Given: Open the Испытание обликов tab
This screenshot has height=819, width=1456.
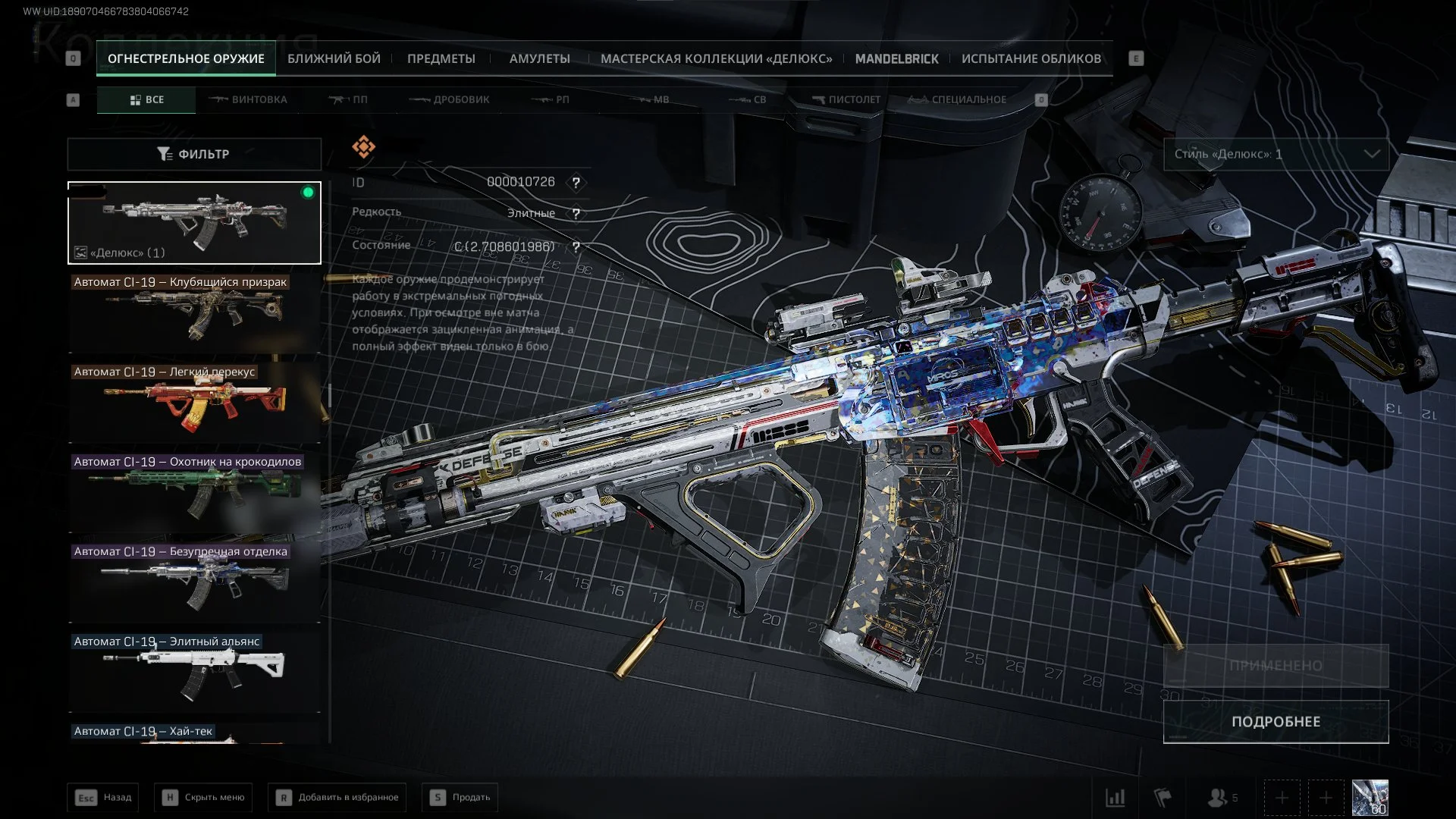Looking at the screenshot, I should coord(1031,58).
